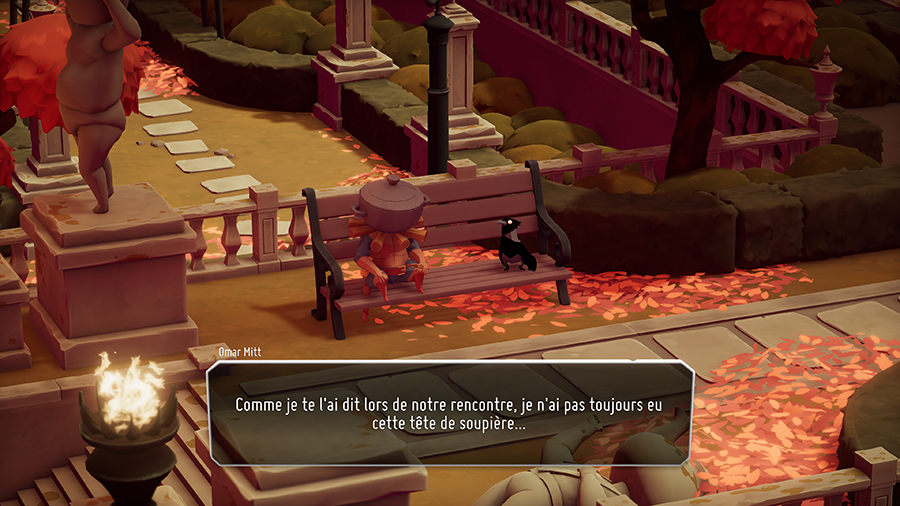Advance Omar Mitt's dialogue box
Screen dimensions: 900x506
(x=449, y=414)
